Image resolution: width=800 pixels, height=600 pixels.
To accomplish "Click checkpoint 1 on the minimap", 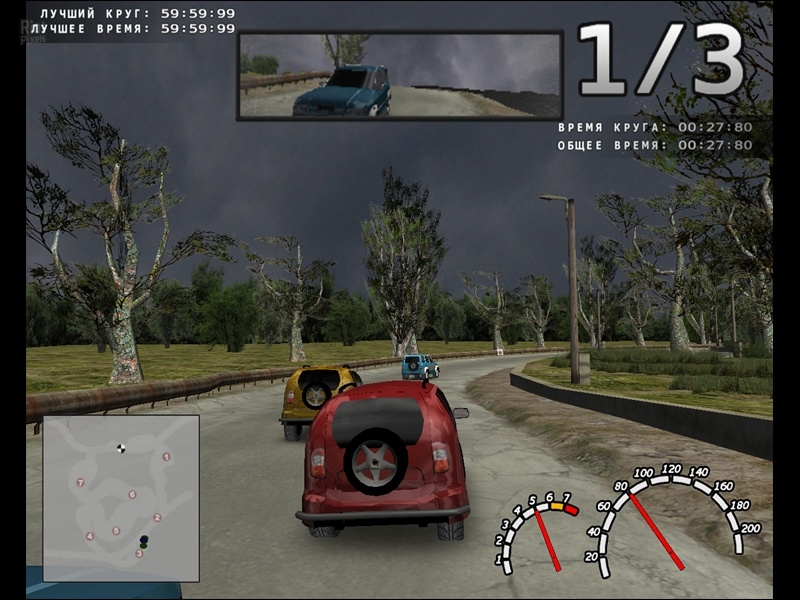I will pyautogui.click(x=166, y=456).
